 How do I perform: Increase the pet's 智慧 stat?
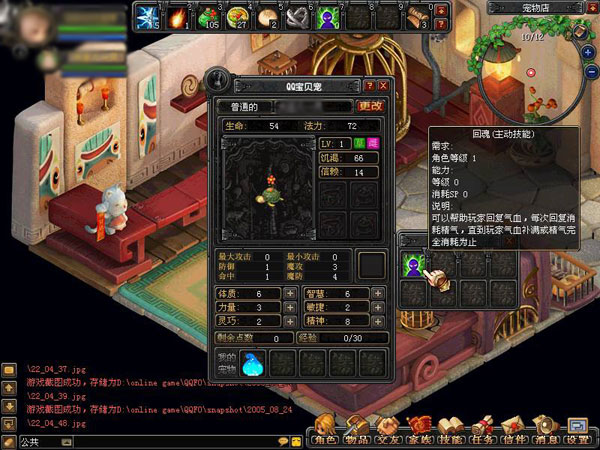click(376, 293)
